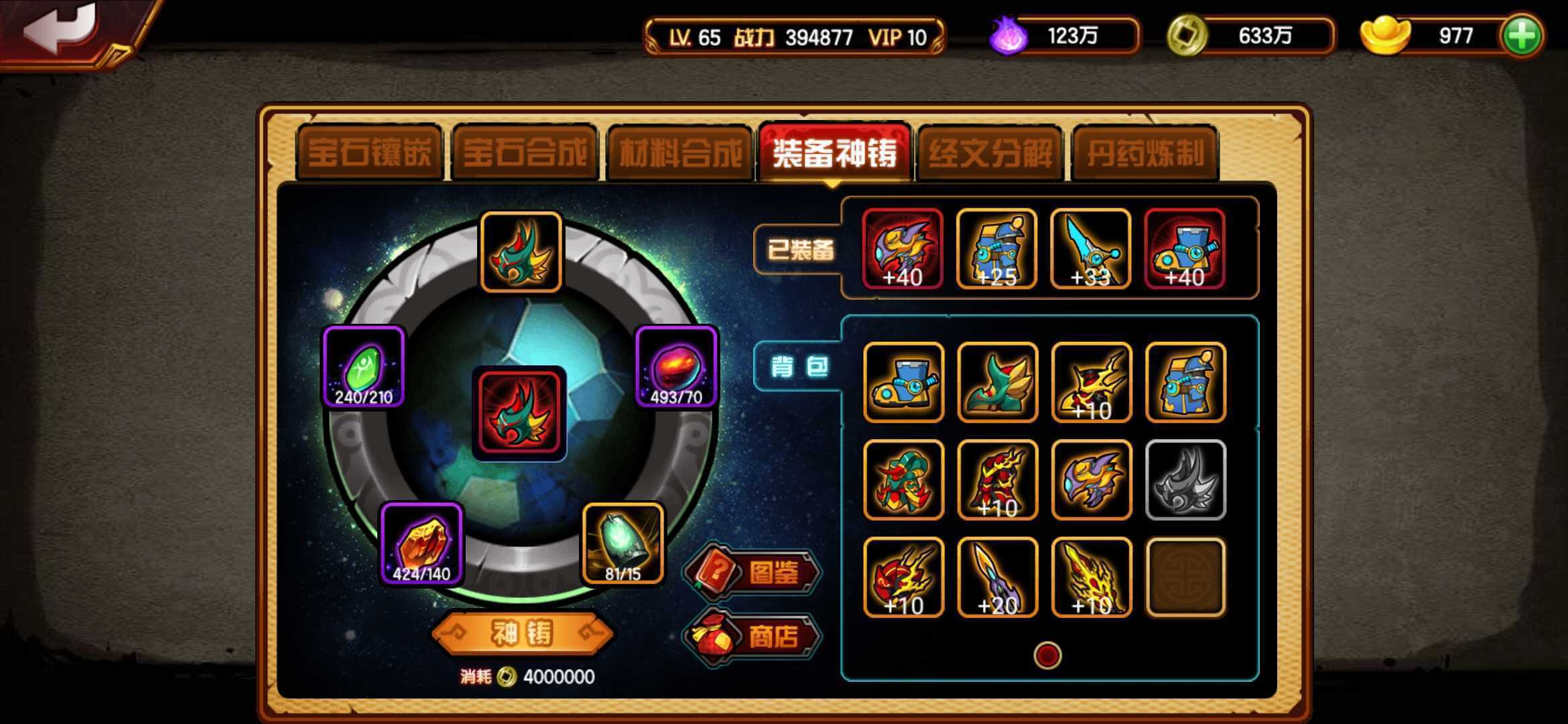Switch to the 经文分解 tab
The image size is (1568, 724).
pos(988,153)
